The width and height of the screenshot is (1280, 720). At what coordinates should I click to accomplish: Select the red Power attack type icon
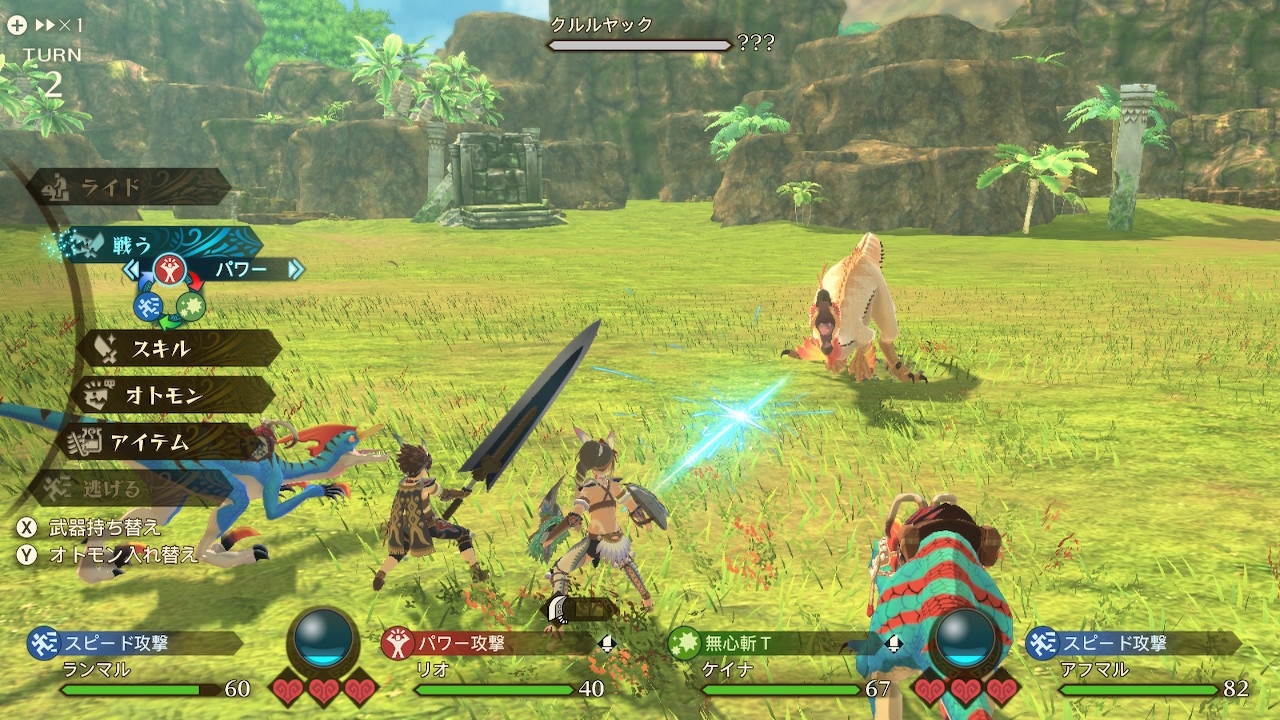[x=169, y=270]
